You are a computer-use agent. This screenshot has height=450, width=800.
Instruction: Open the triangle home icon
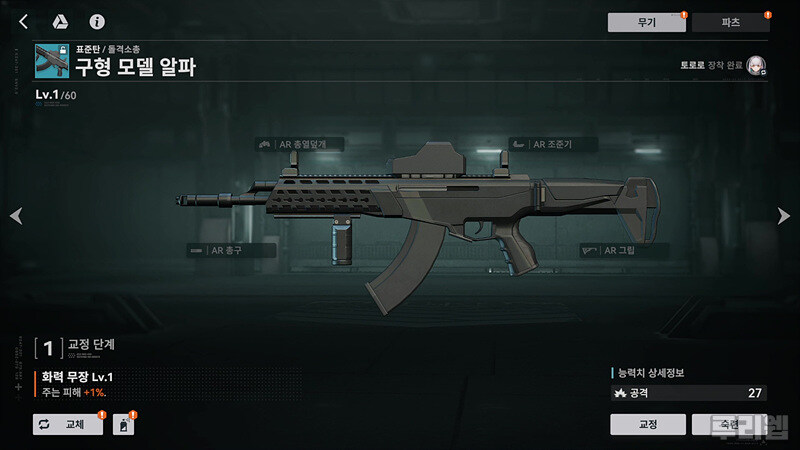(60, 21)
